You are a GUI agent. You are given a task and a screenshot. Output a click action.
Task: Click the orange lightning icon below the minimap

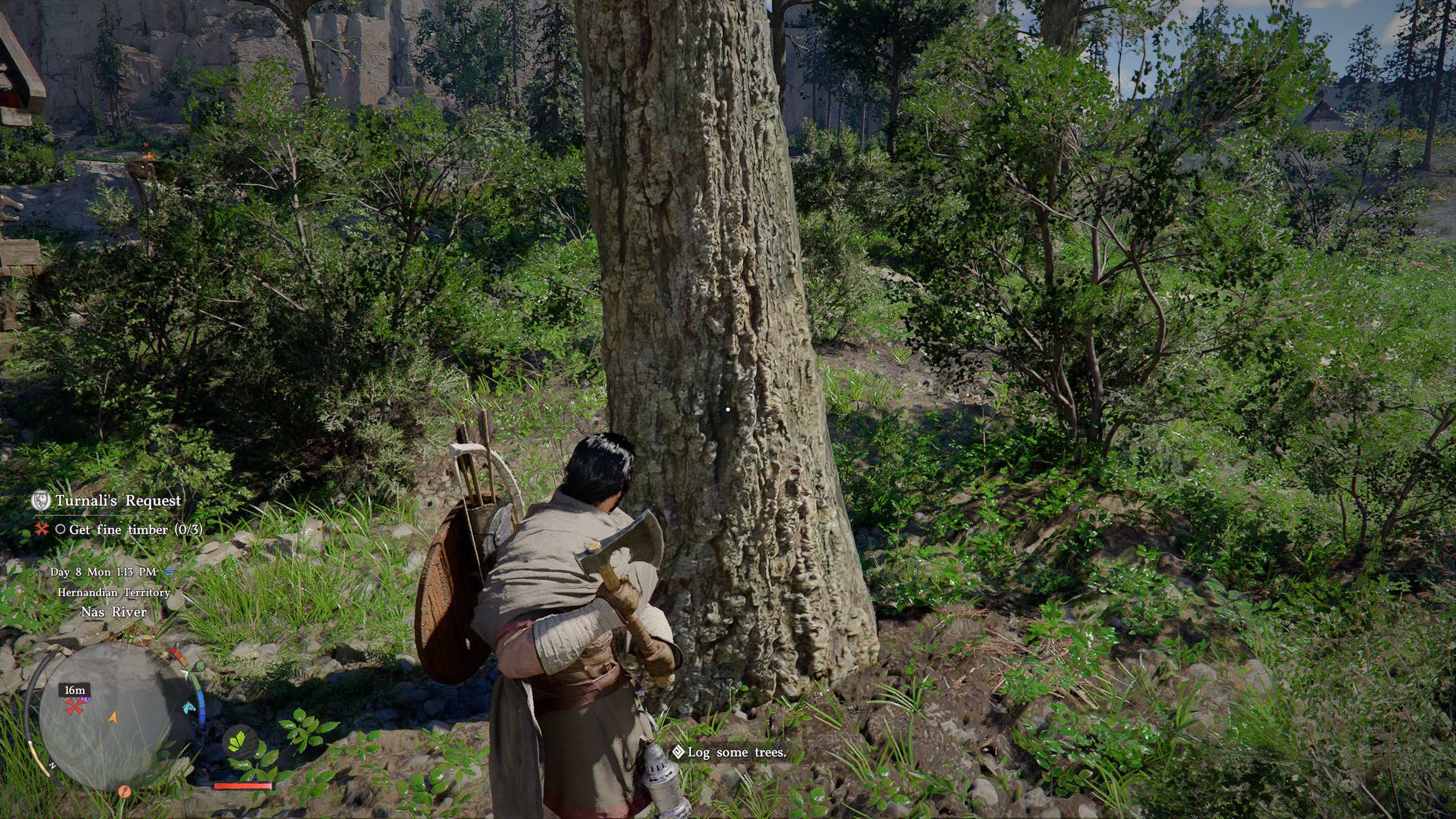pyautogui.click(x=124, y=792)
